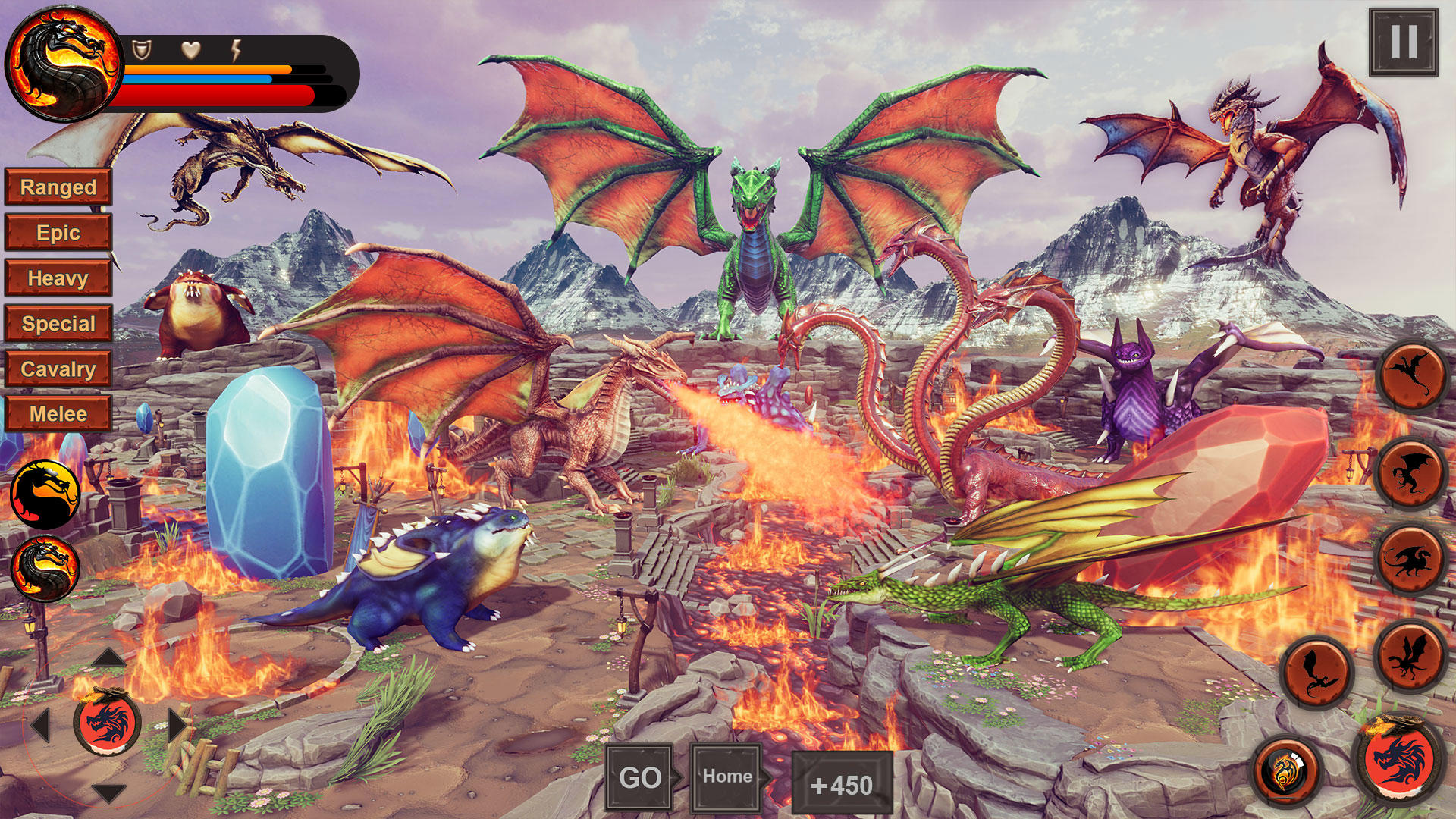Tap the left arrow of the movement pad
Viewport: 1456px width, 819px height.
(41, 725)
